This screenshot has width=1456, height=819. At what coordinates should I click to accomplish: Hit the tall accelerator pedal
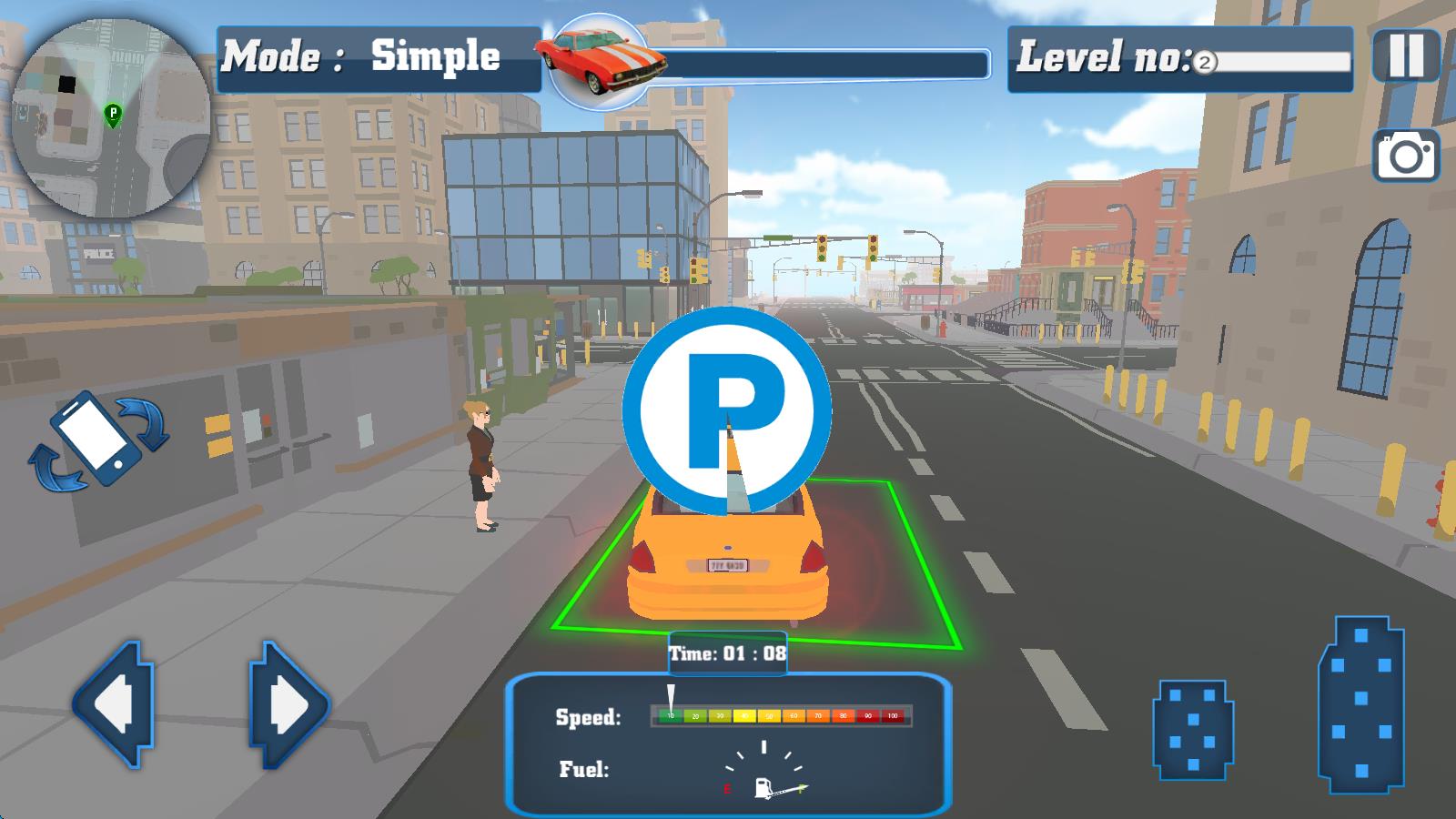coord(1360,704)
